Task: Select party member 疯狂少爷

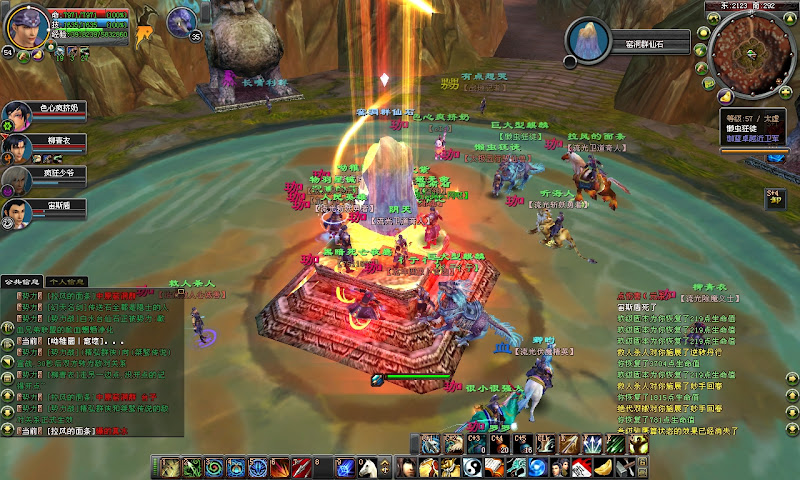Action: (17, 179)
